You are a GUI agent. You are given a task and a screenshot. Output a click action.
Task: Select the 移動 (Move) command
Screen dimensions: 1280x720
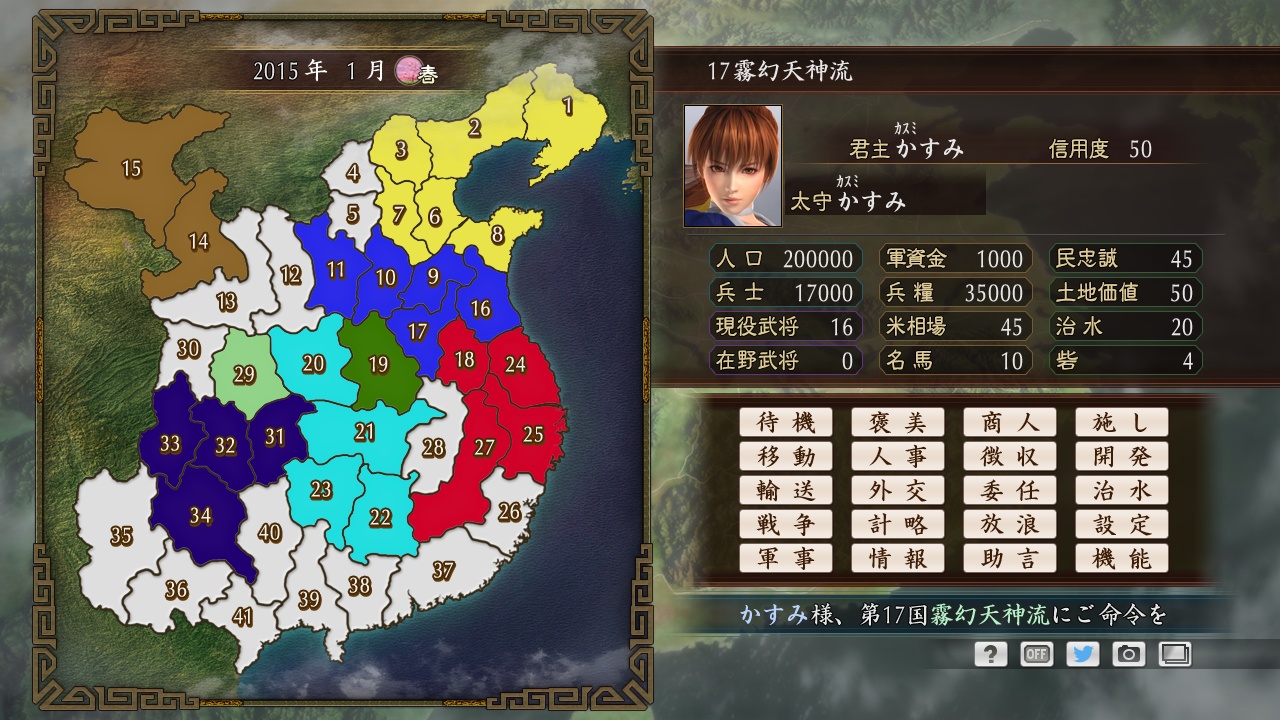pyautogui.click(x=786, y=456)
